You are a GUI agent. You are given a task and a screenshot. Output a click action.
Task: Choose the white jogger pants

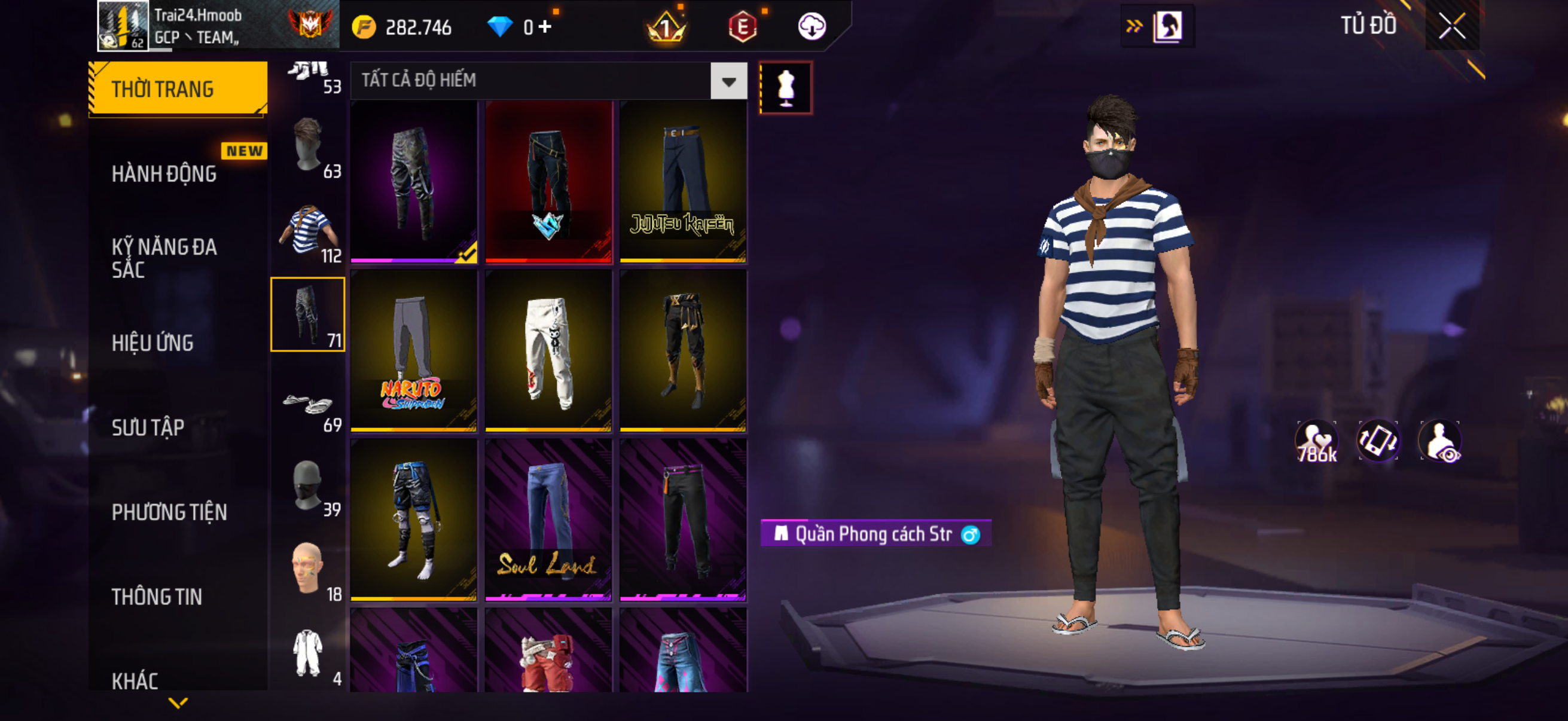click(x=548, y=350)
